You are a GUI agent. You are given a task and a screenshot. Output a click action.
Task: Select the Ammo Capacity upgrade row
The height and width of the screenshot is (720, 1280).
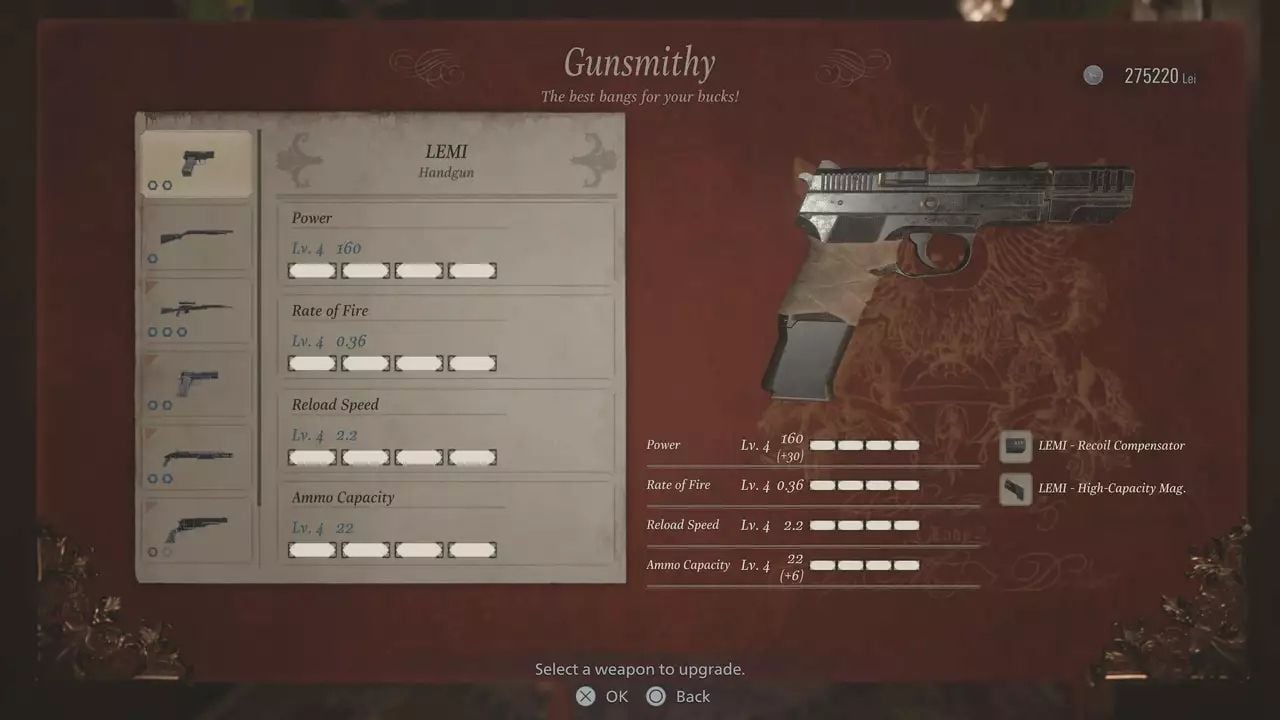(x=445, y=525)
